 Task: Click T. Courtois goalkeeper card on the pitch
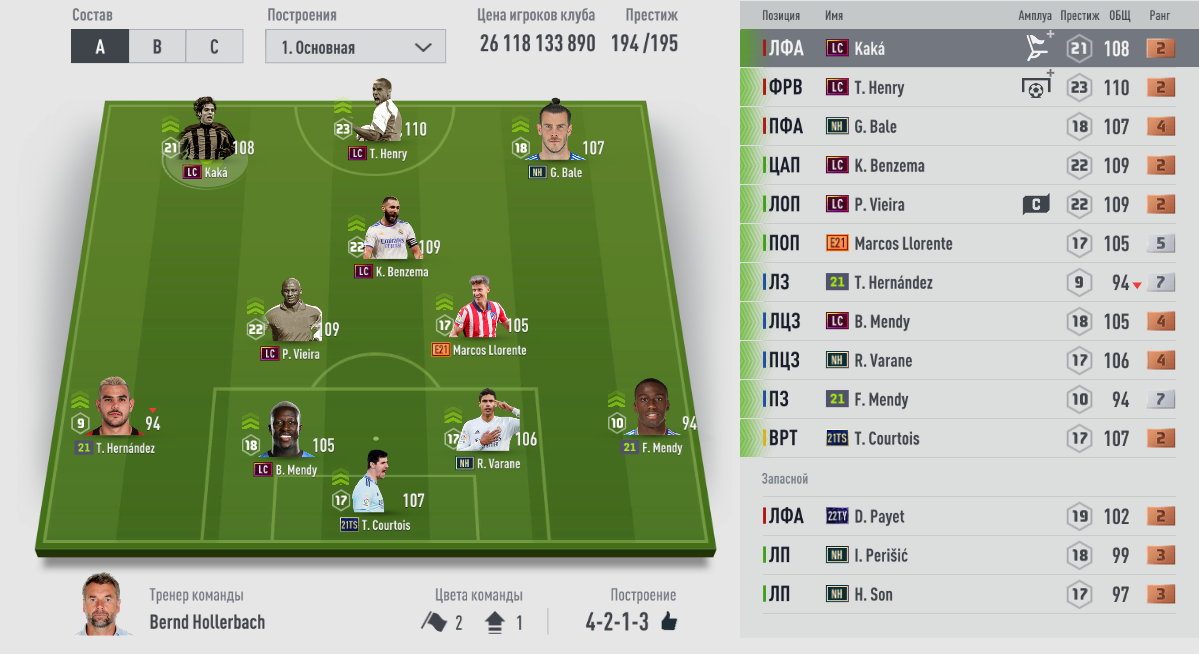point(375,489)
